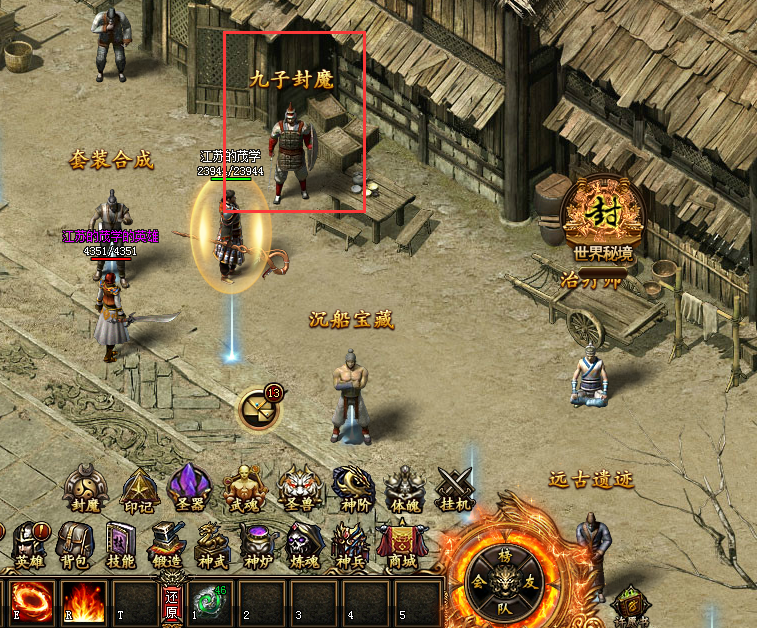The height and width of the screenshot is (628, 757).
Task: Open the 英雄 hero panel
Action: (x=29, y=543)
